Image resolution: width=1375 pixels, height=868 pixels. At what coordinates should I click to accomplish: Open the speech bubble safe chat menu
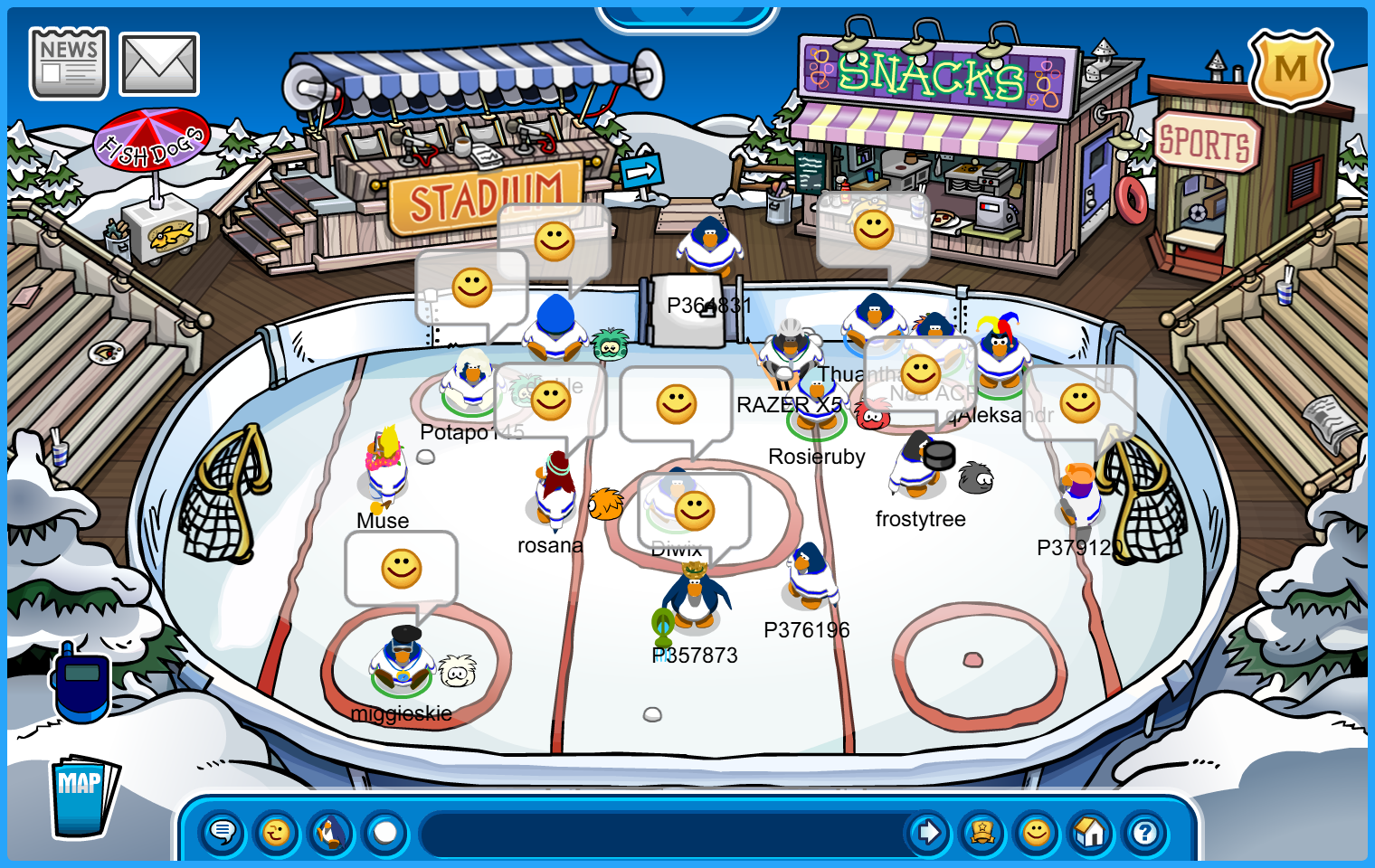pyautogui.click(x=223, y=832)
